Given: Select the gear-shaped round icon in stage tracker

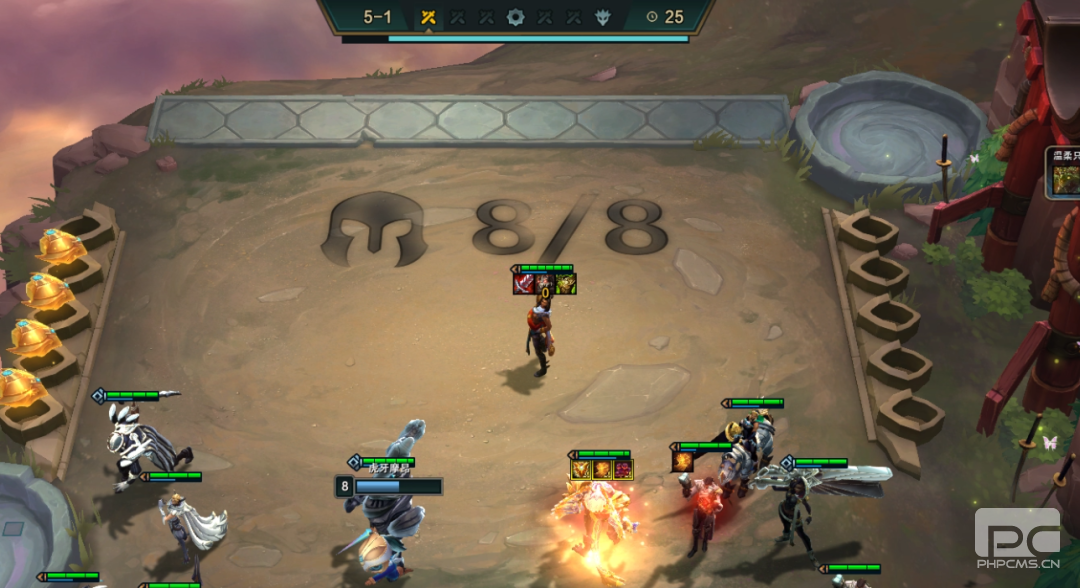Looking at the screenshot, I should pos(515,17).
